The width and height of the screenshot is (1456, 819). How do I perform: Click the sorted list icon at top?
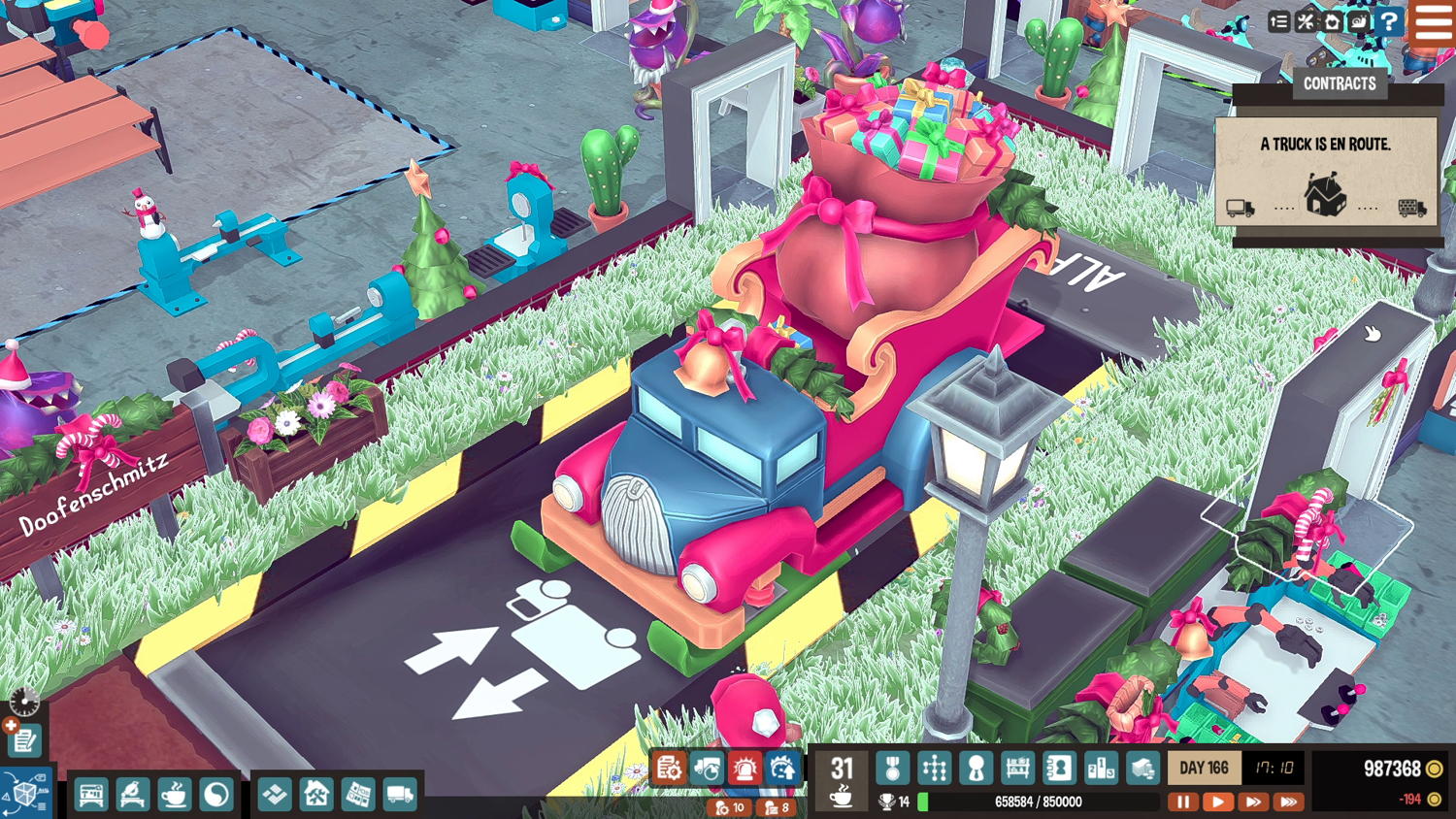coord(1278,21)
